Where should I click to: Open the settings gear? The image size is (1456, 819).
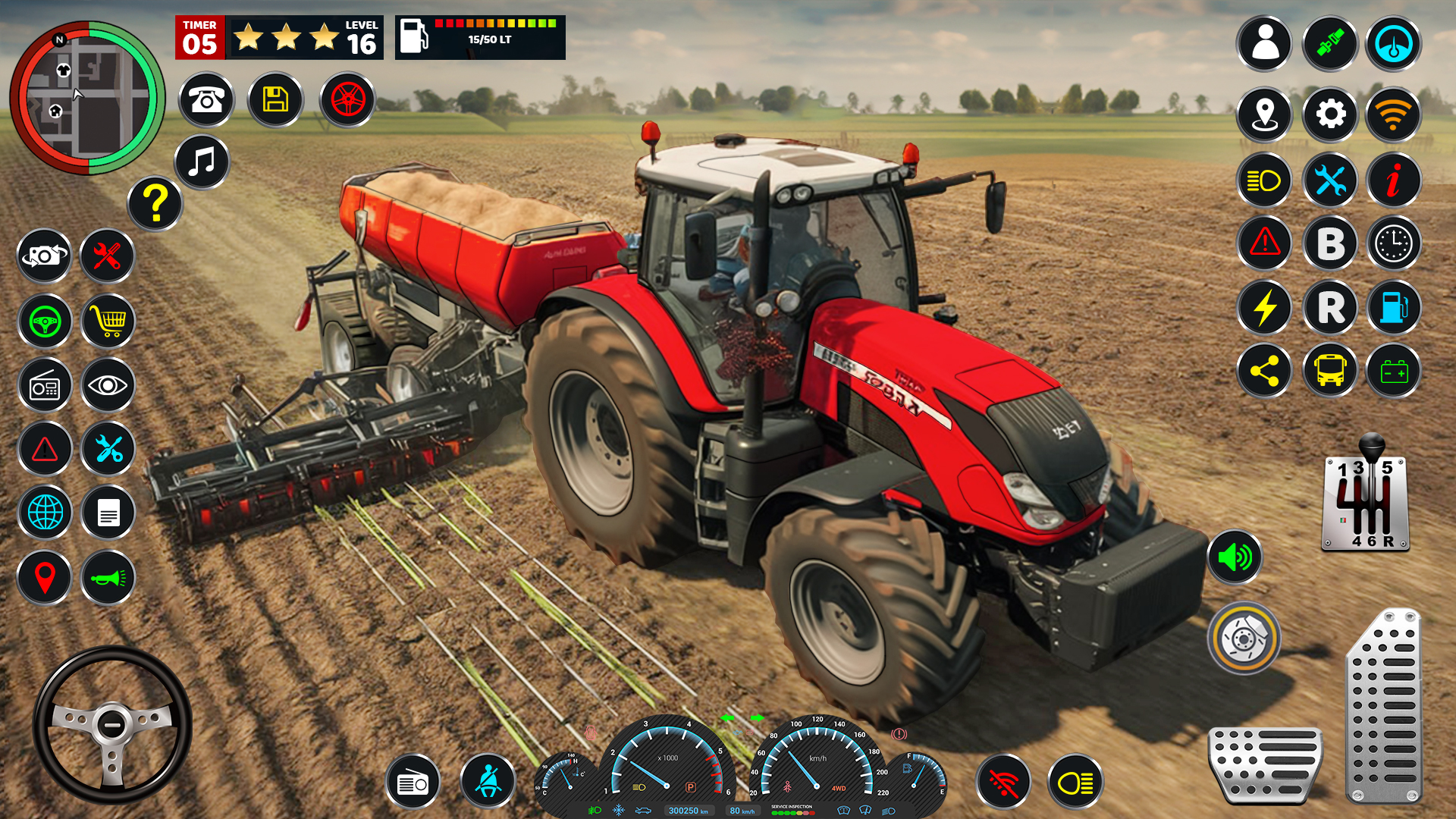(x=1329, y=115)
